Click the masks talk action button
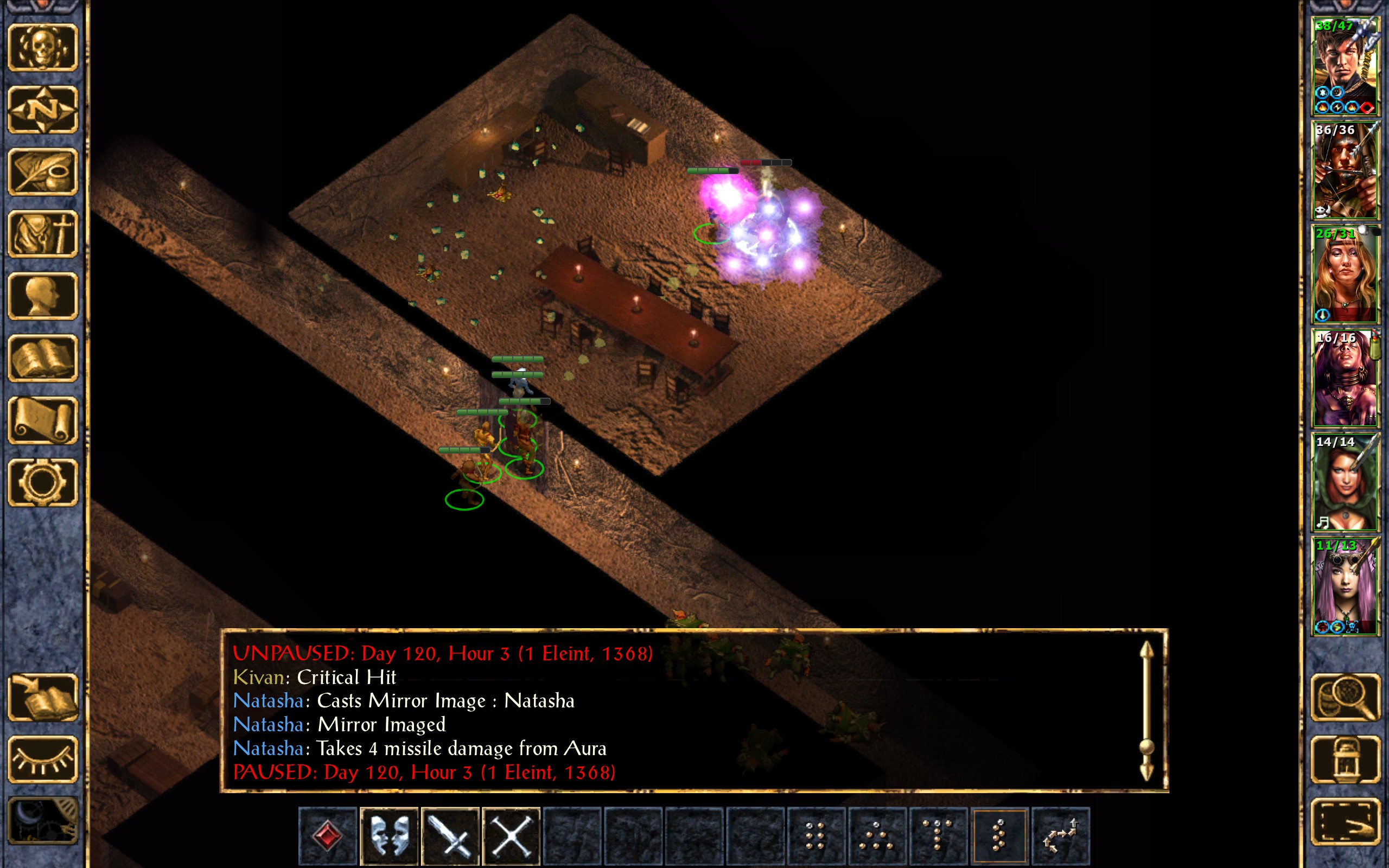The height and width of the screenshot is (868, 1389). [389, 835]
